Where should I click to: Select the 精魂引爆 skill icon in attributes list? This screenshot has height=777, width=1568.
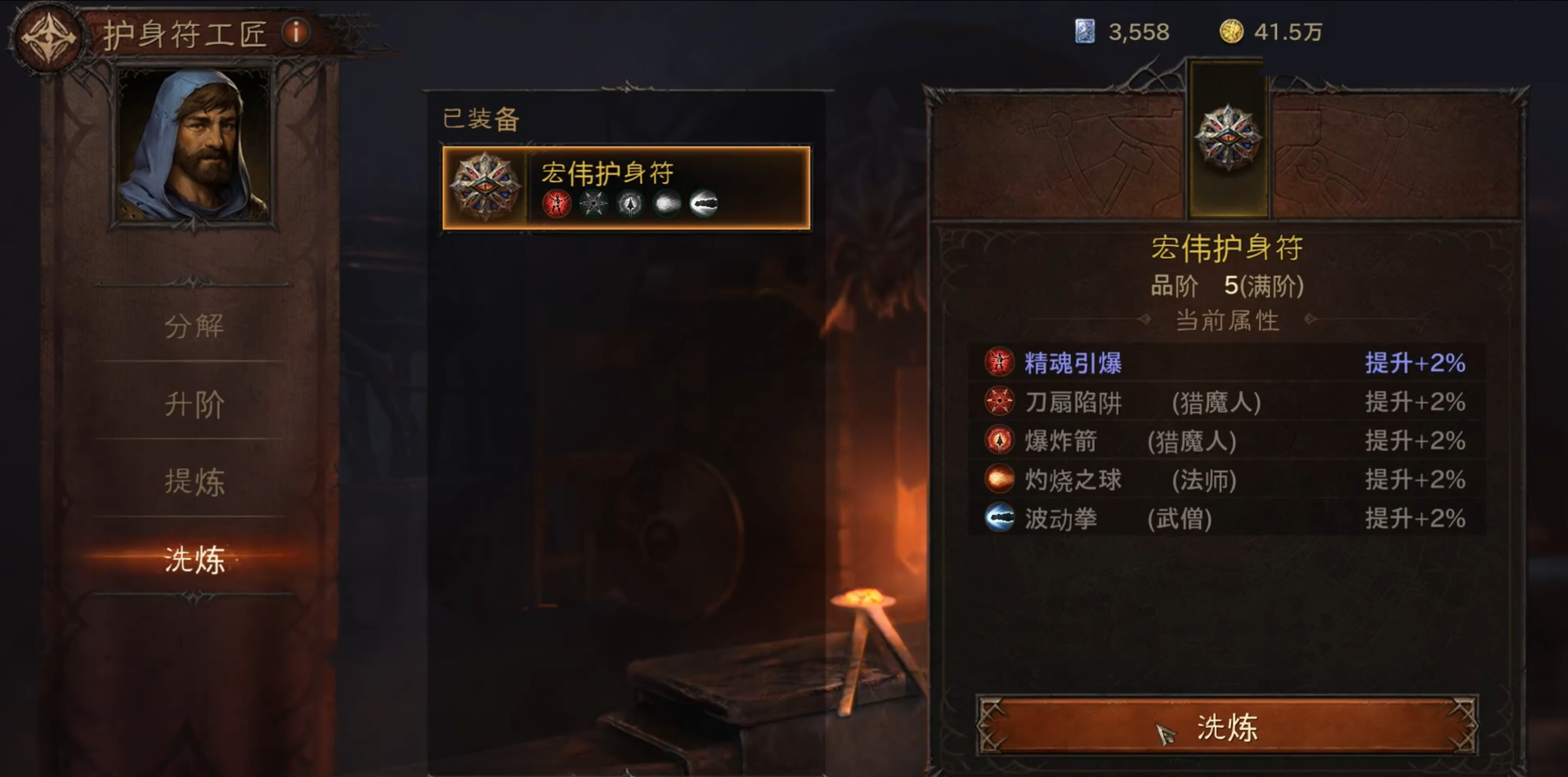tap(997, 363)
